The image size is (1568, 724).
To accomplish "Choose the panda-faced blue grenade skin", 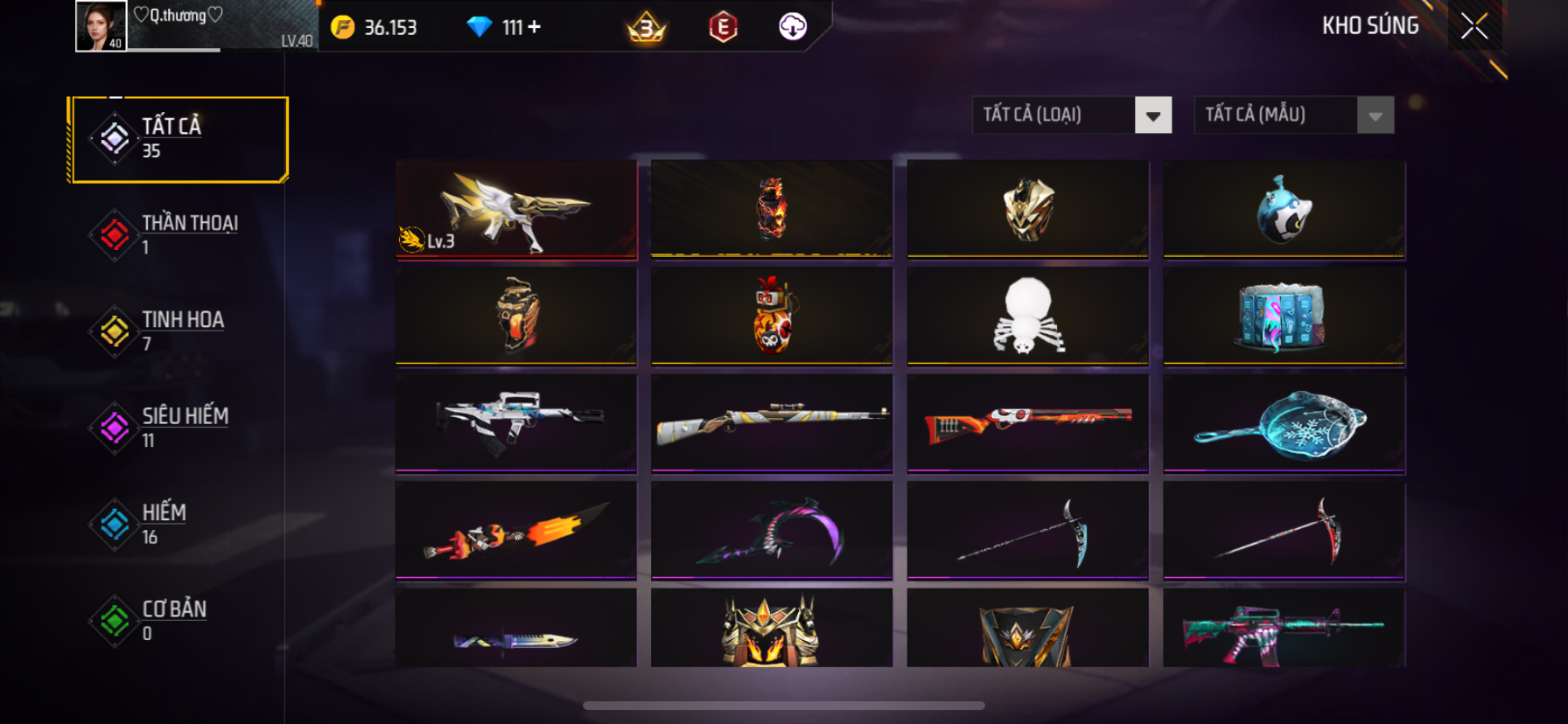I will 1284,210.
